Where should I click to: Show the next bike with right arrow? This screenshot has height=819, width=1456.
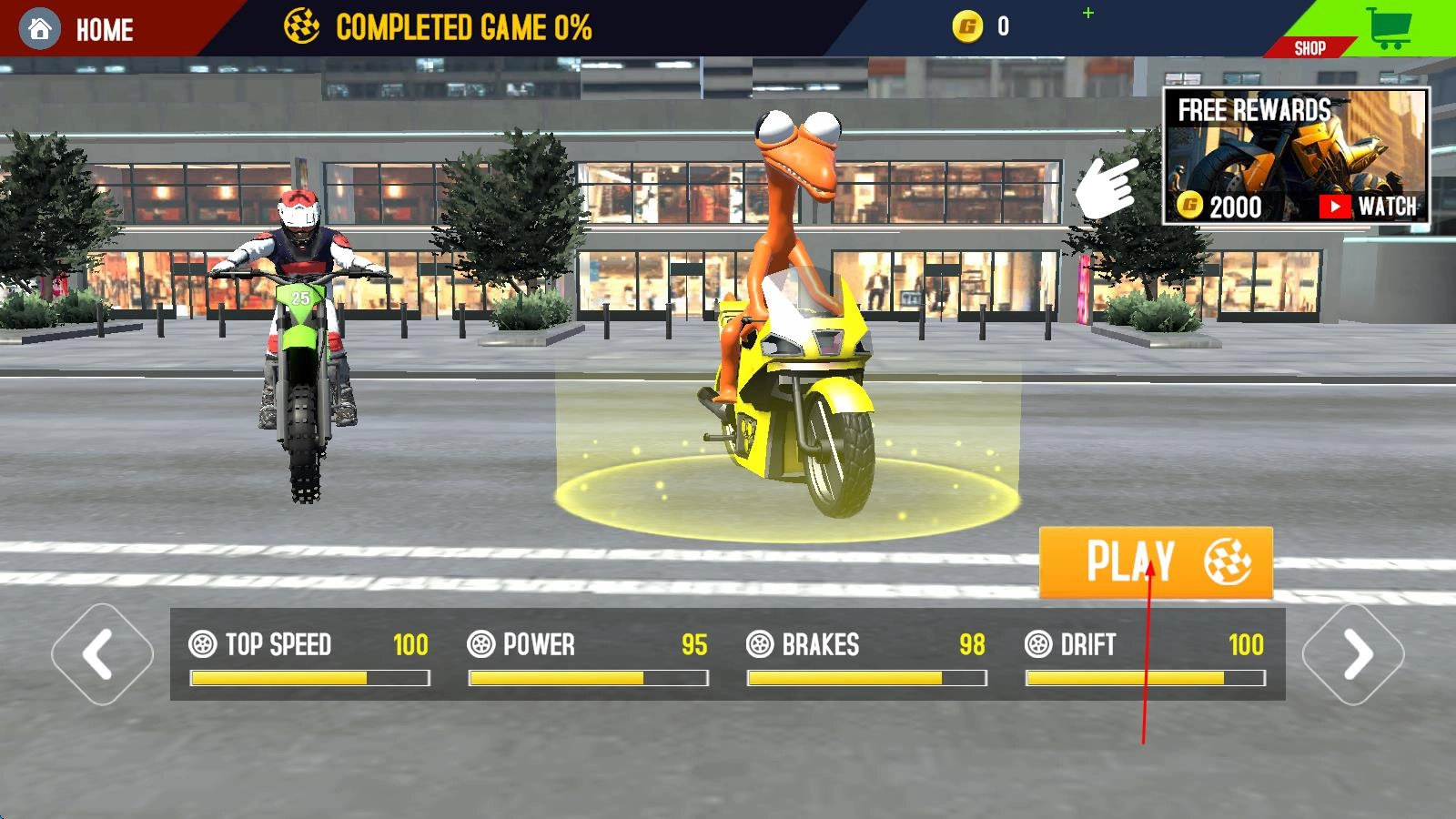[x=1353, y=653]
